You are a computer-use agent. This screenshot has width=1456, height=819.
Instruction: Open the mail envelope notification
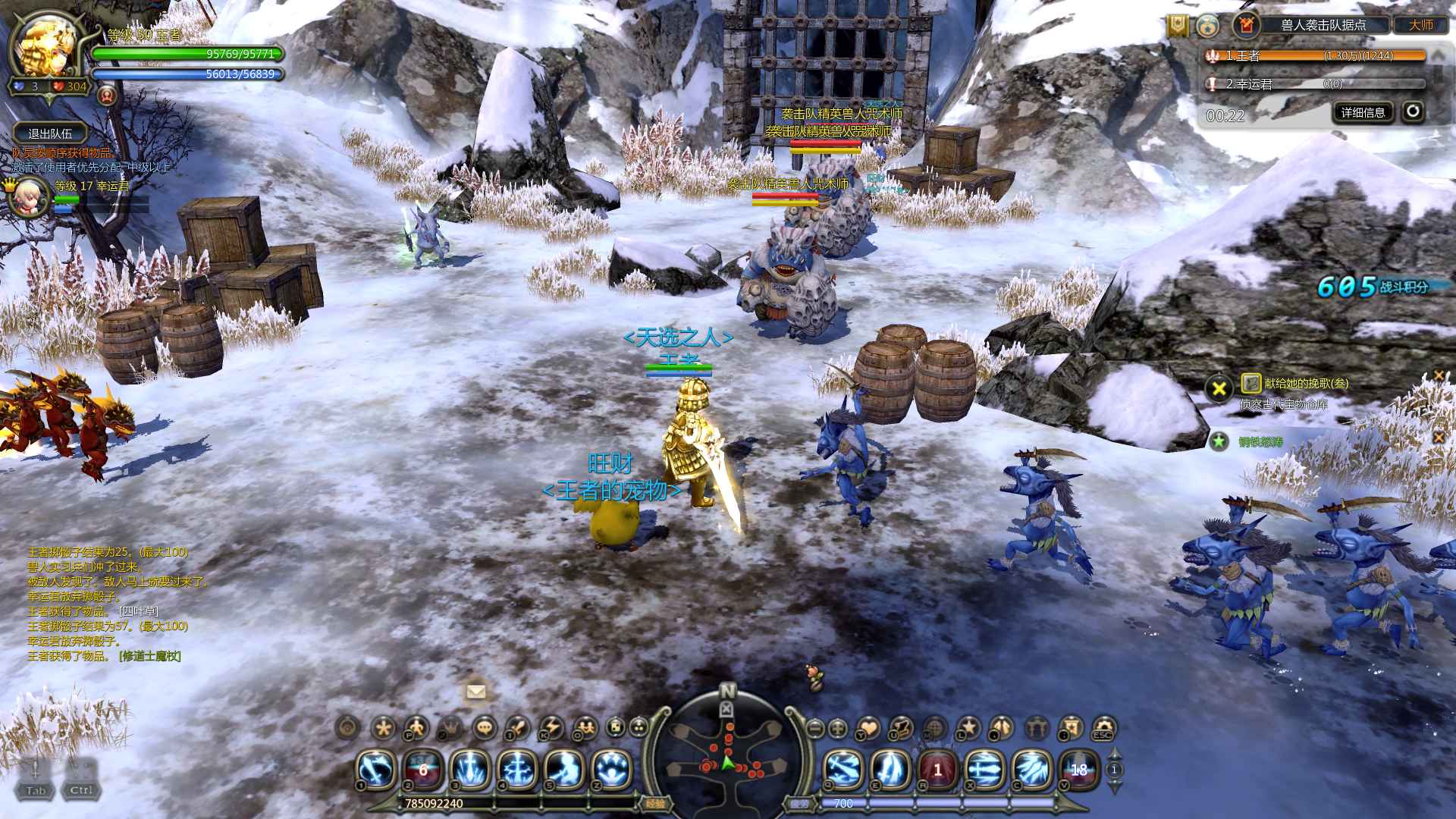(476, 691)
